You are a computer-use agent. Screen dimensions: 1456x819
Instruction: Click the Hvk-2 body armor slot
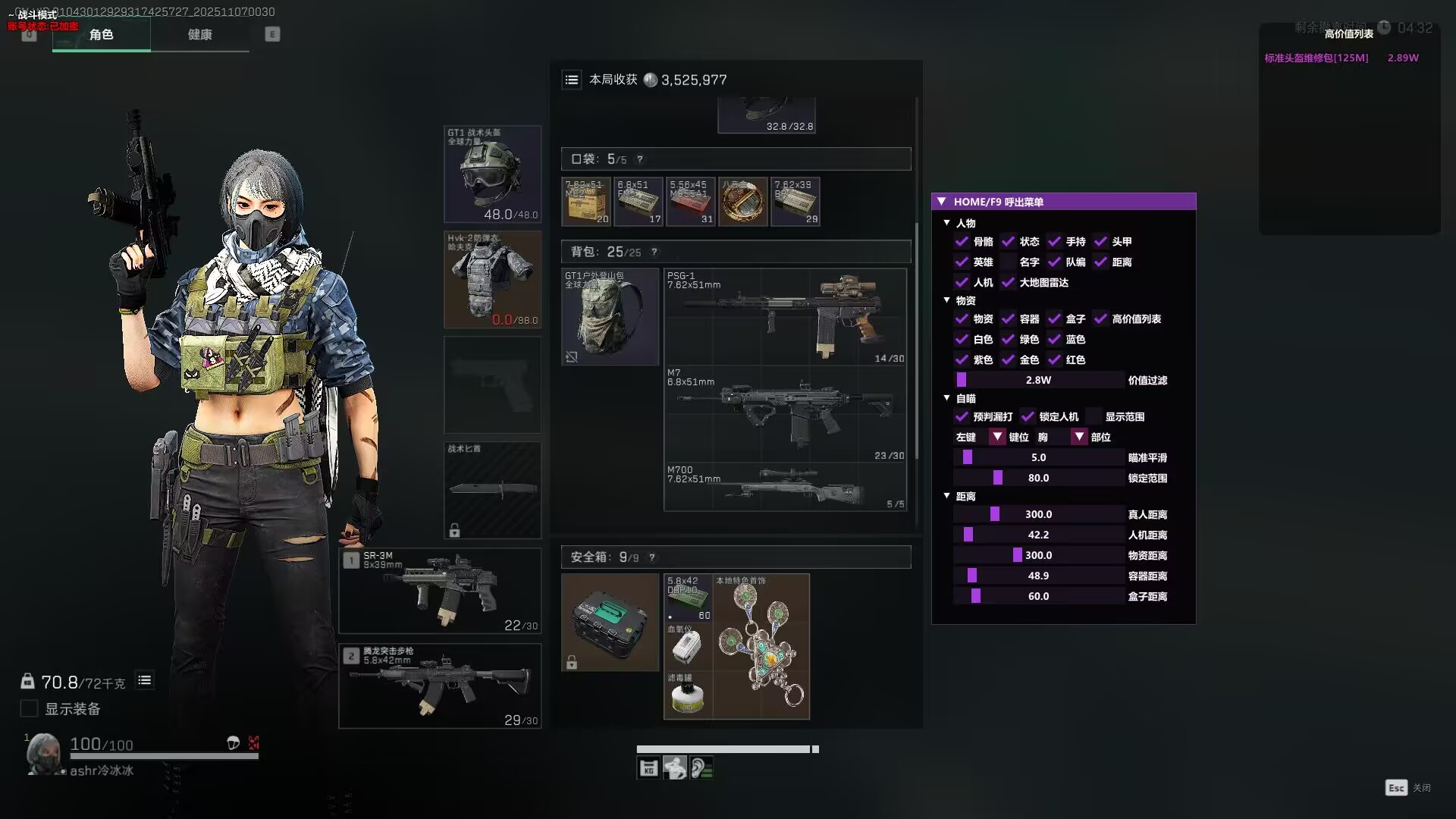tap(492, 279)
